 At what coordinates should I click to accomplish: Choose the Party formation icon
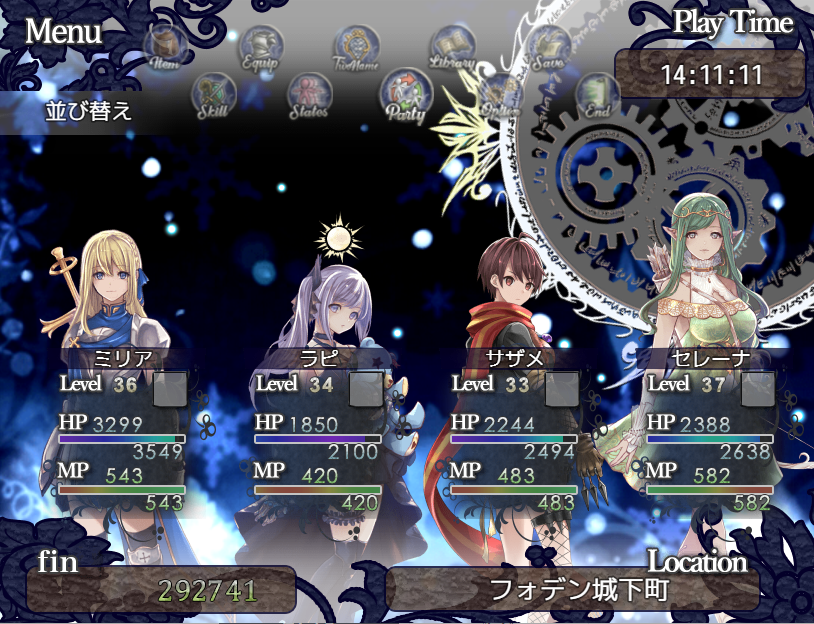point(405,93)
